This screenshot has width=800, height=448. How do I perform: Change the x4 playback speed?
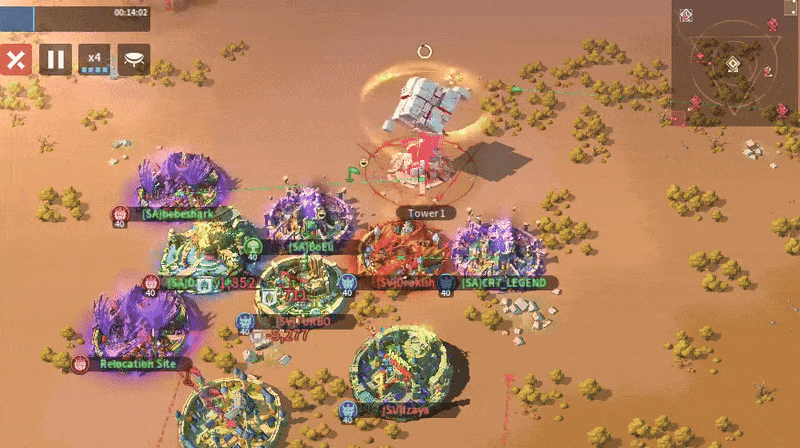[94, 59]
